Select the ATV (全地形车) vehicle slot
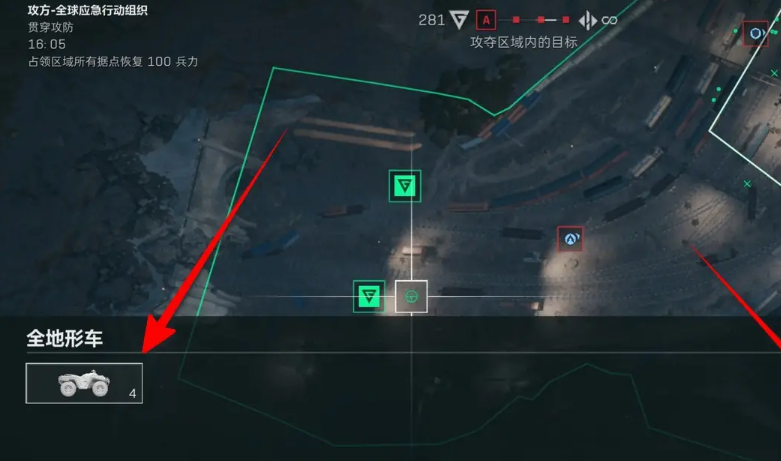The image size is (781, 461). point(84,384)
